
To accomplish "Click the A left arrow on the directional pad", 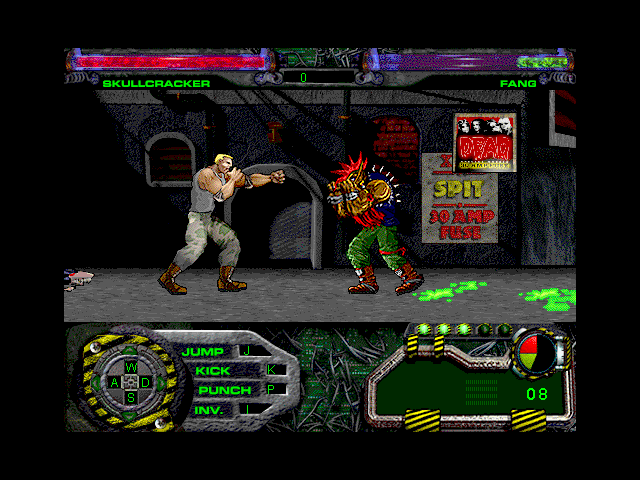I will 115,382.
